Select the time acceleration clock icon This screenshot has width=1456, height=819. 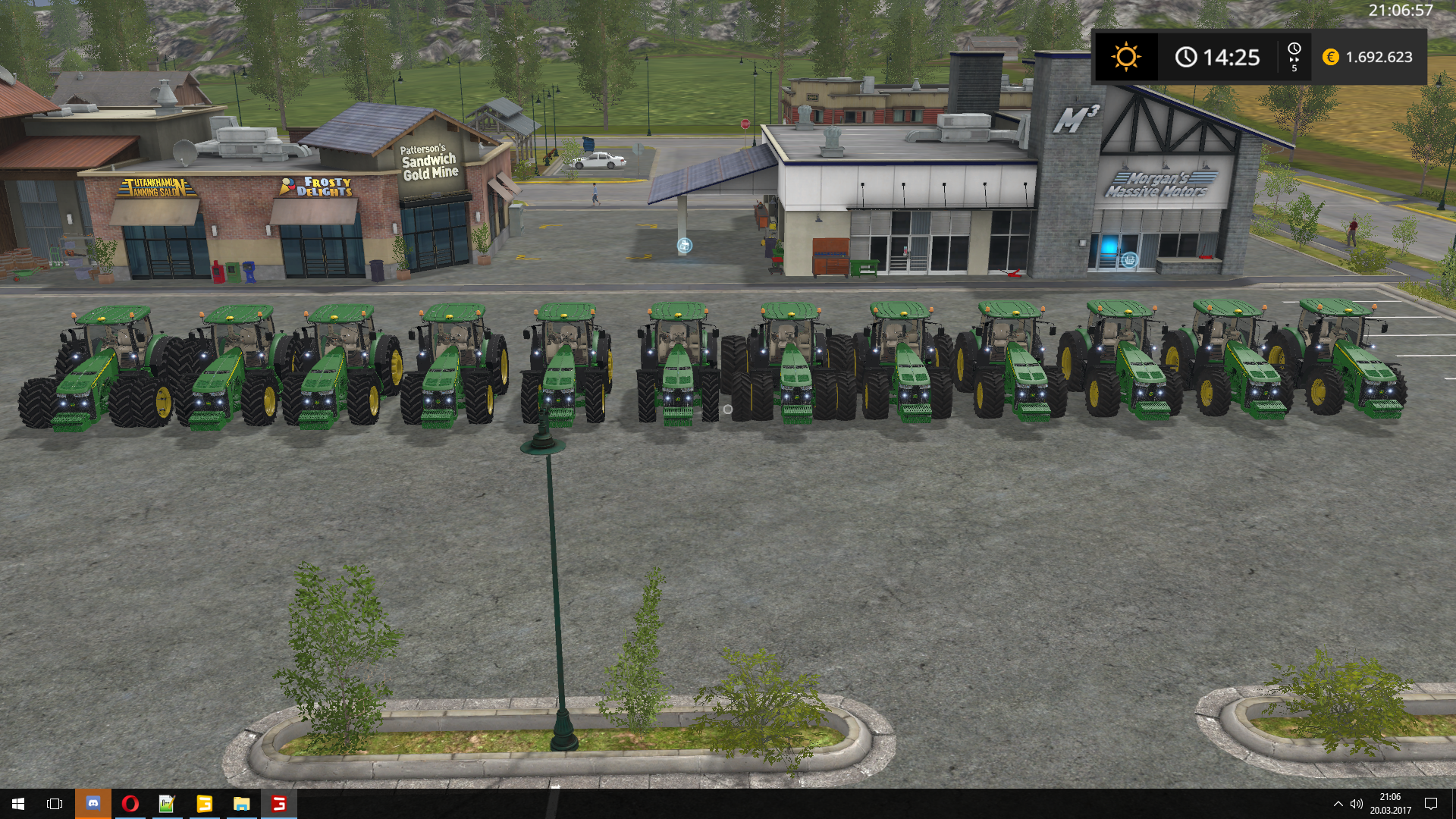pyautogui.click(x=1294, y=57)
